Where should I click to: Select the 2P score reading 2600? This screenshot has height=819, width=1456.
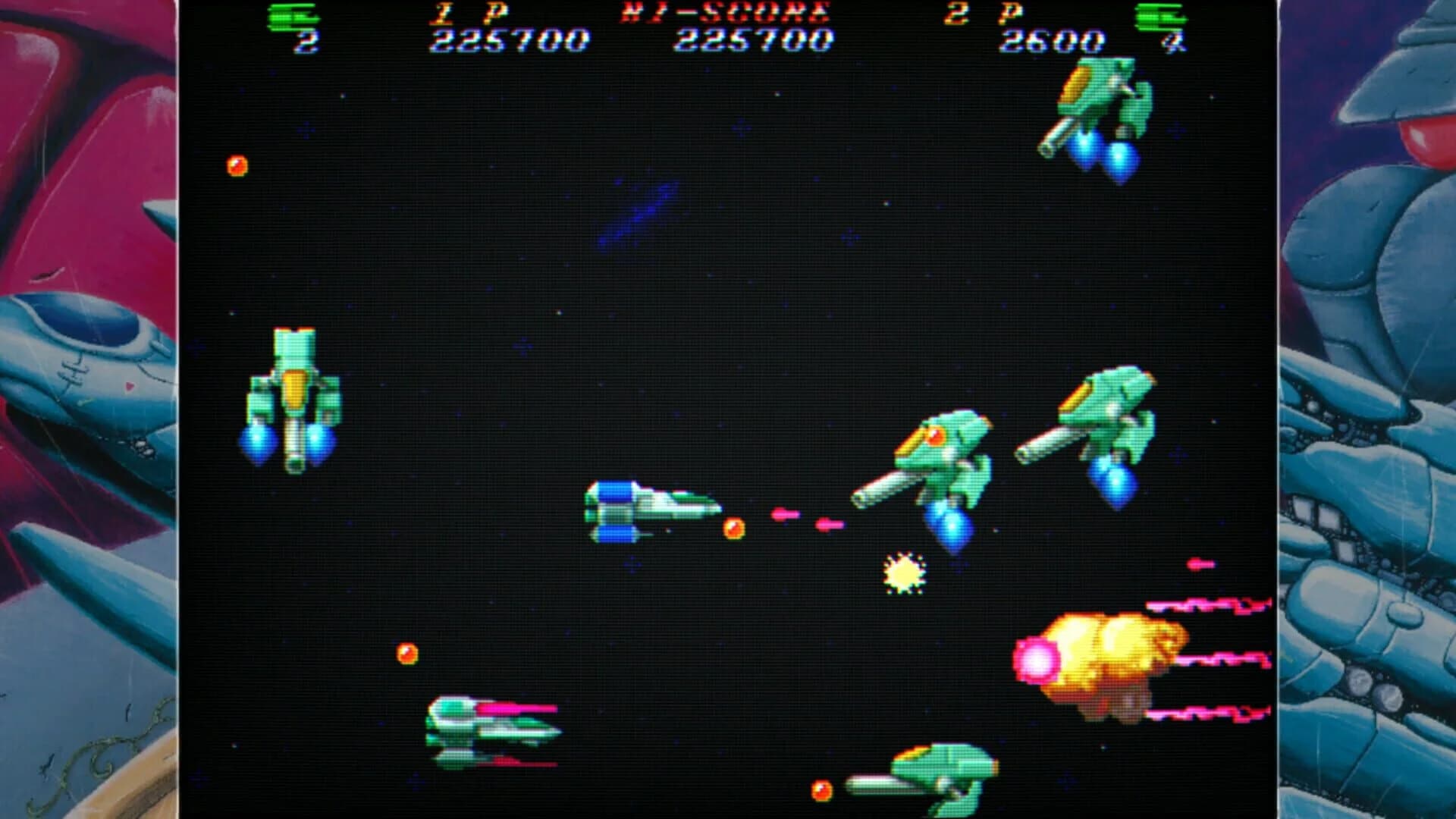tap(1054, 39)
